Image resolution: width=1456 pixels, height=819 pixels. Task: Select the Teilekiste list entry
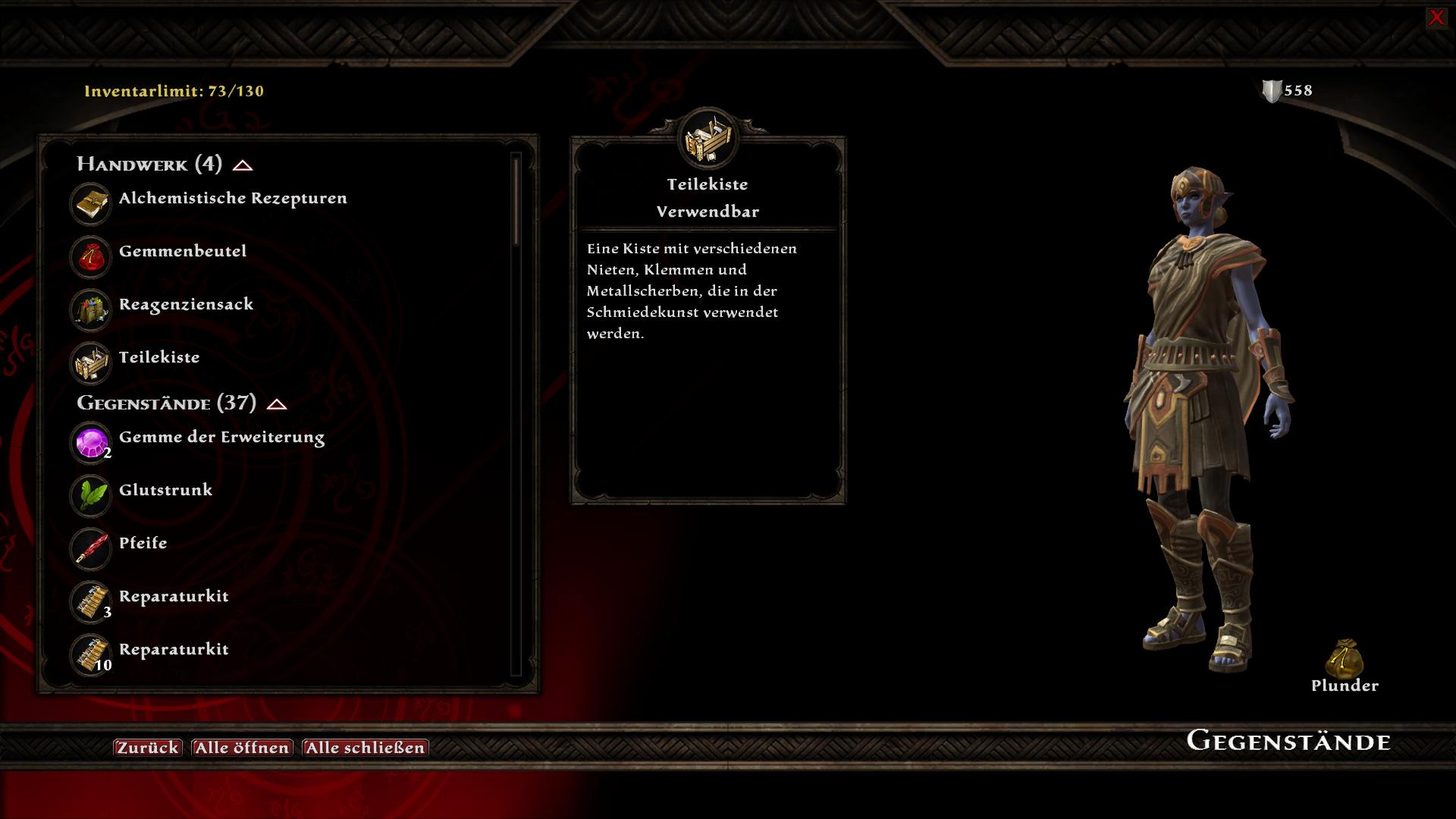(x=159, y=358)
